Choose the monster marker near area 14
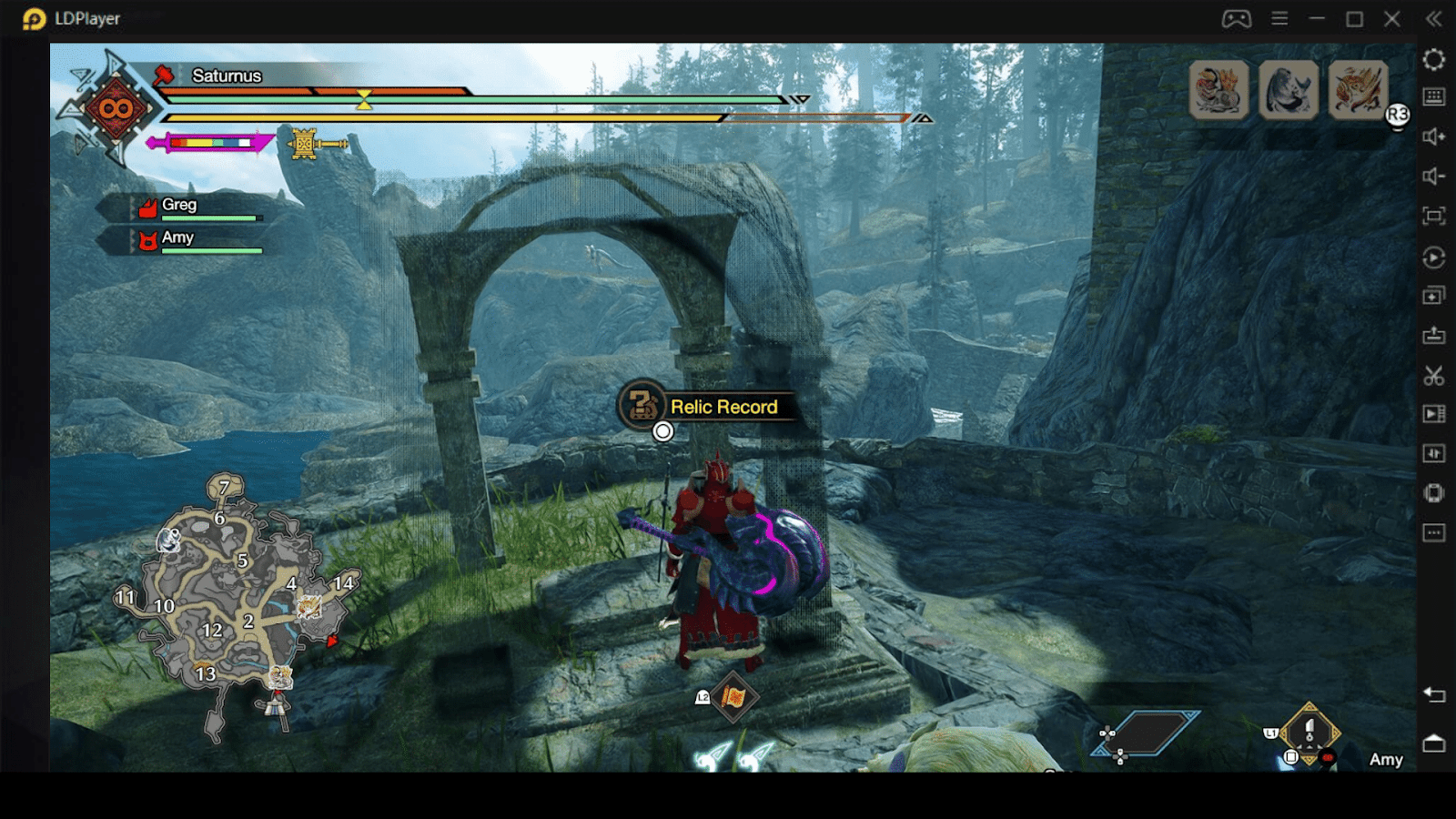Screen dimensions: 1456x819 [309, 606]
